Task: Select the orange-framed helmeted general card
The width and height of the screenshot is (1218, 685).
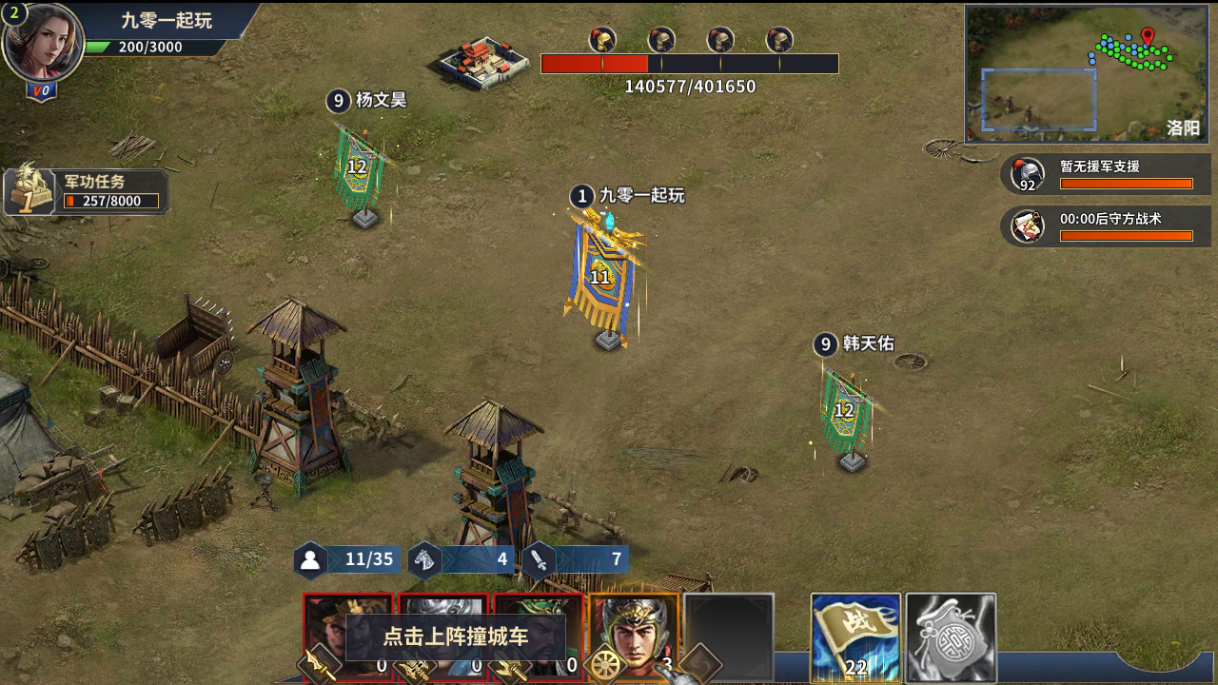Action: coord(633,636)
